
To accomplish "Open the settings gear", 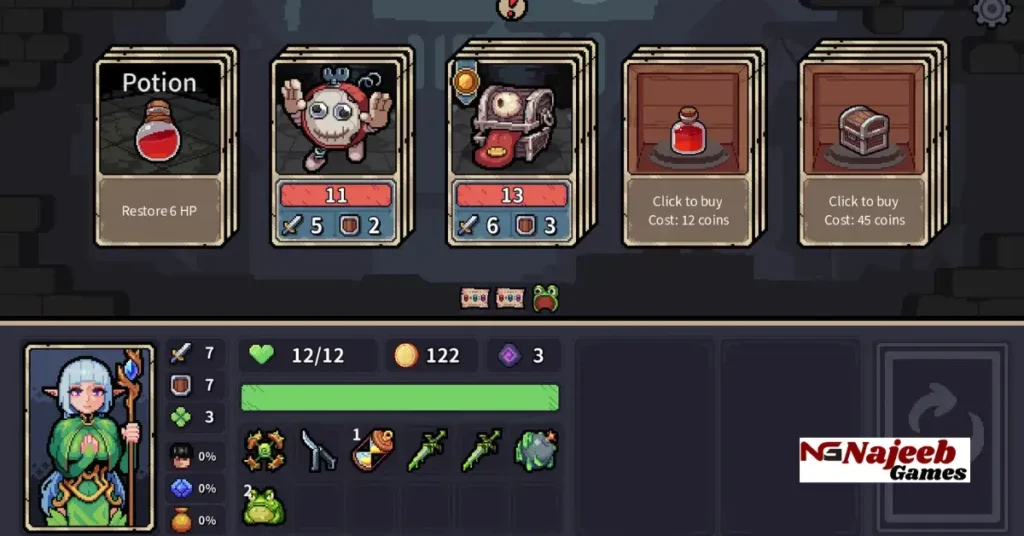I will click(x=991, y=10).
